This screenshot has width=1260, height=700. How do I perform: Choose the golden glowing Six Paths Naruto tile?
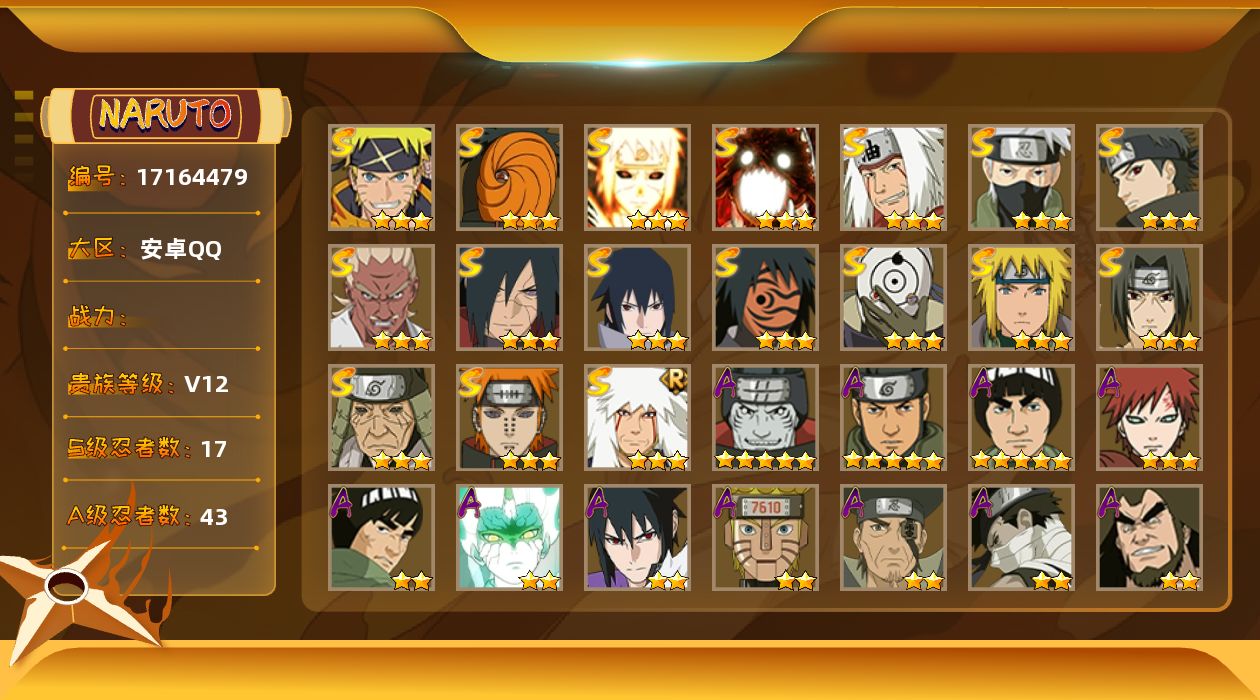637,177
